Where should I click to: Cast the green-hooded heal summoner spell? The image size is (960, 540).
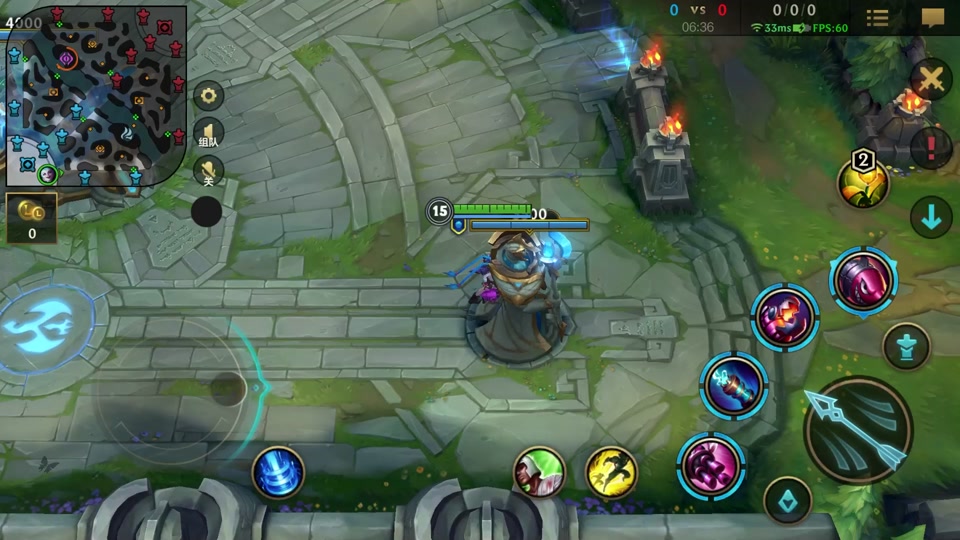tap(539, 472)
